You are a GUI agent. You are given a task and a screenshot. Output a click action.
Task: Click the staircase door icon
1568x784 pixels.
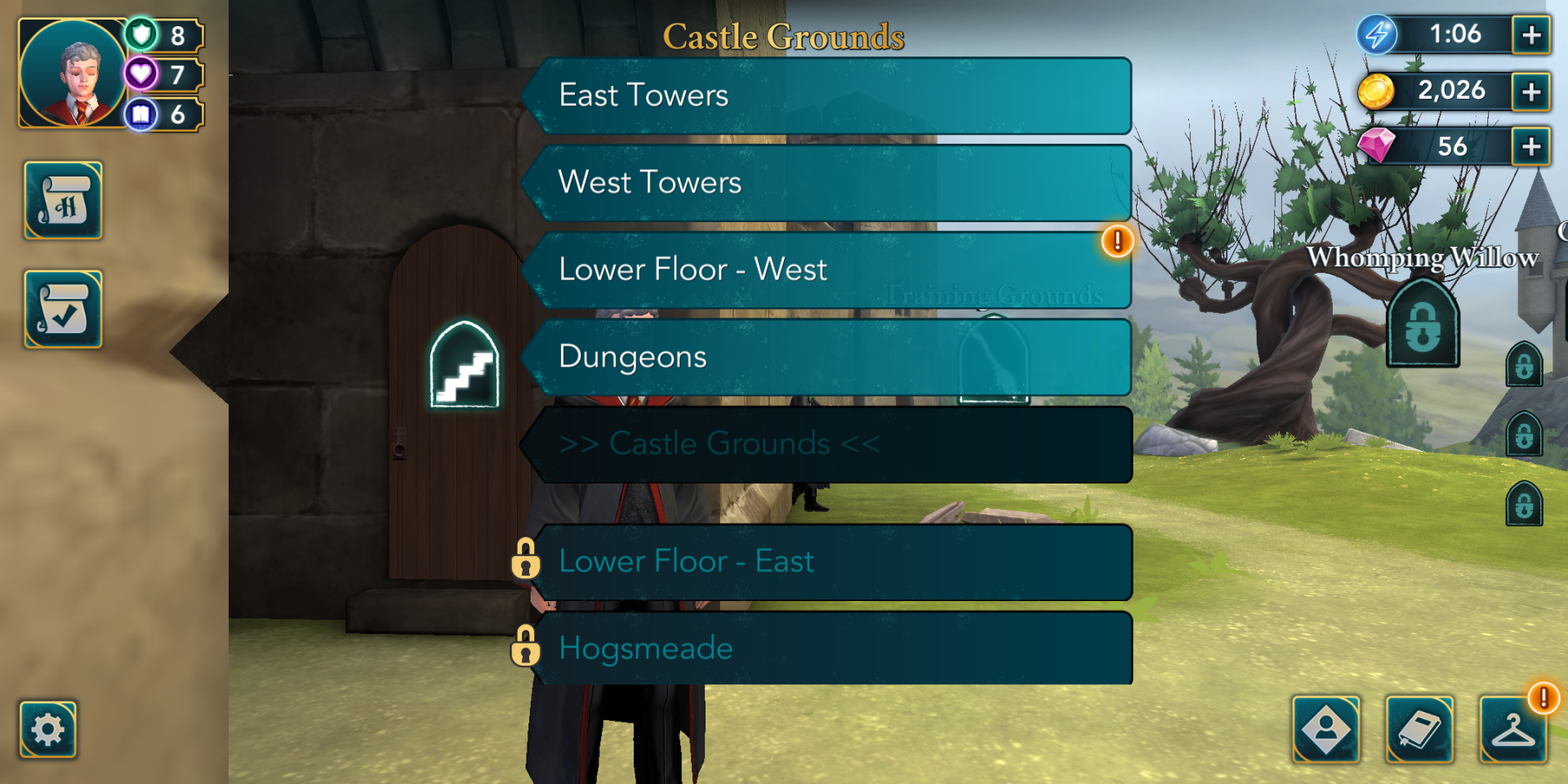pyautogui.click(x=465, y=365)
